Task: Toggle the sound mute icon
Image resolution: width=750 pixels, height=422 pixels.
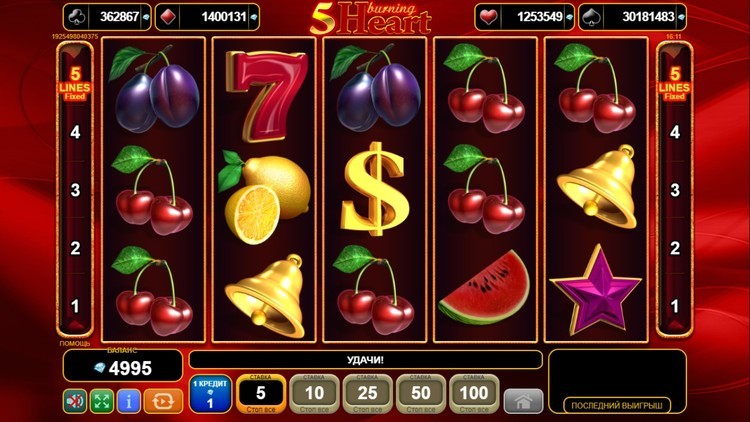Action: [76, 401]
